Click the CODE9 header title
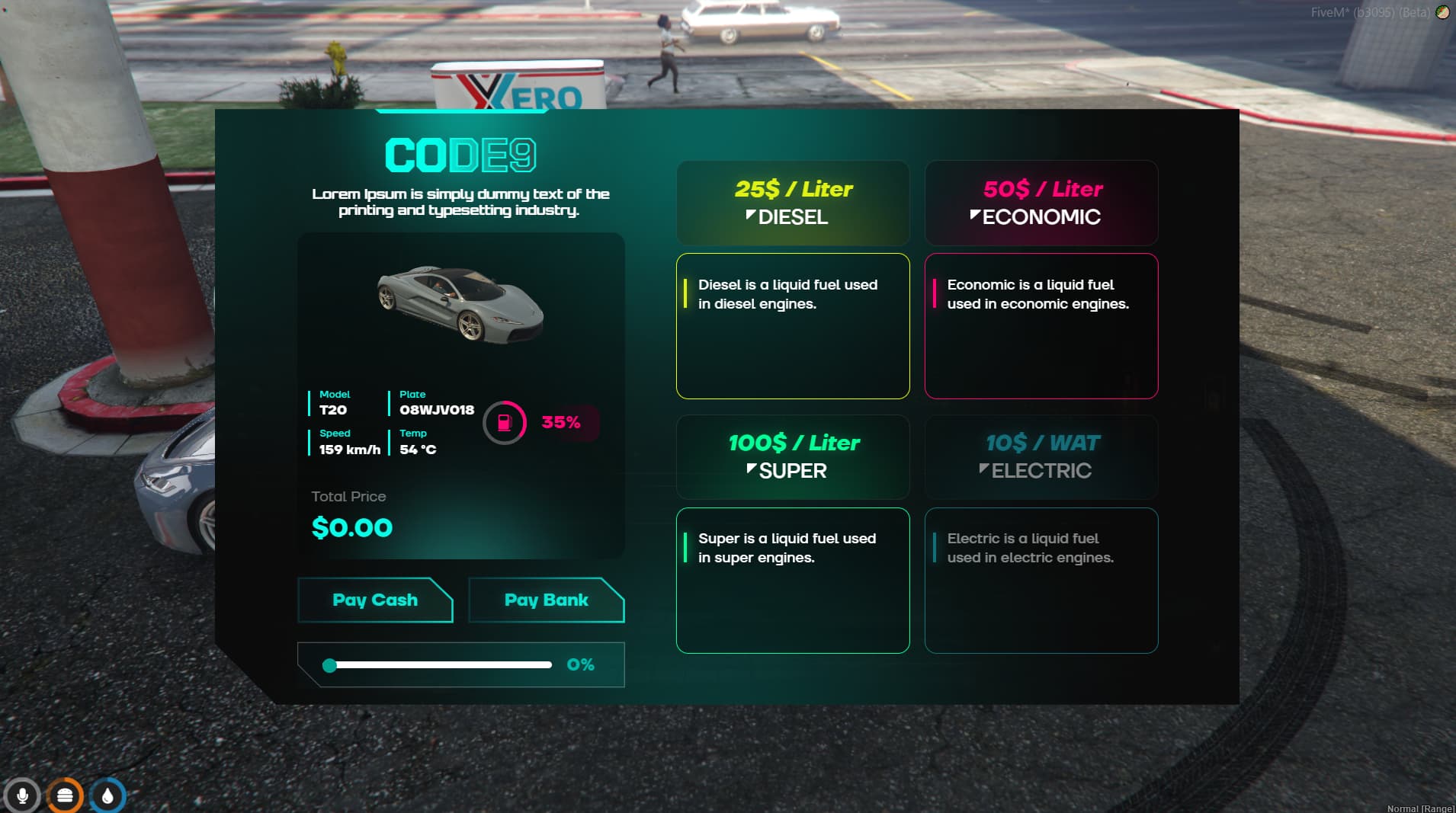1456x813 pixels. (460, 155)
